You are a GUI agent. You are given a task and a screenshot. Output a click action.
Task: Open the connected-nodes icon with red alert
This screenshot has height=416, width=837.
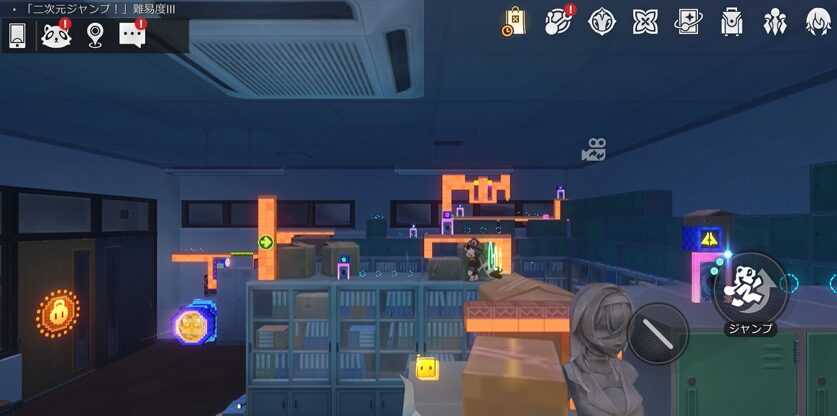pos(558,22)
